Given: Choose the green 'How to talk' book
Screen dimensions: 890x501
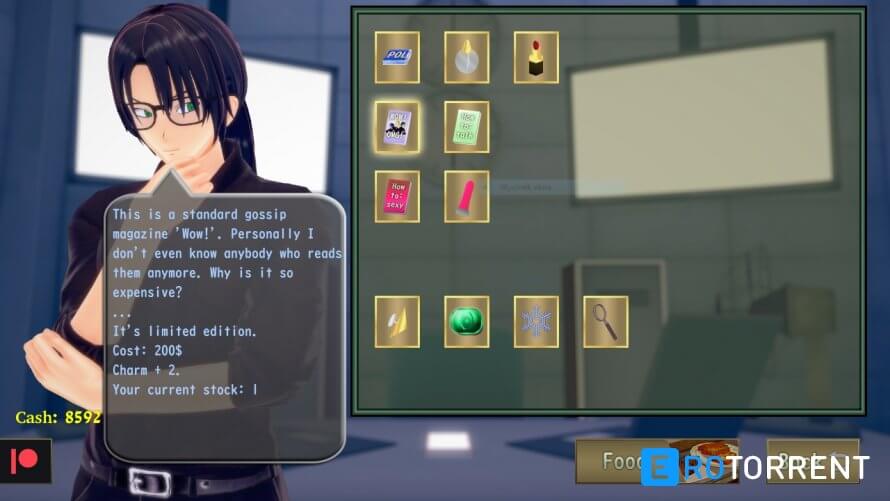Looking at the screenshot, I should pyautogui.click(x=466, y=127).
